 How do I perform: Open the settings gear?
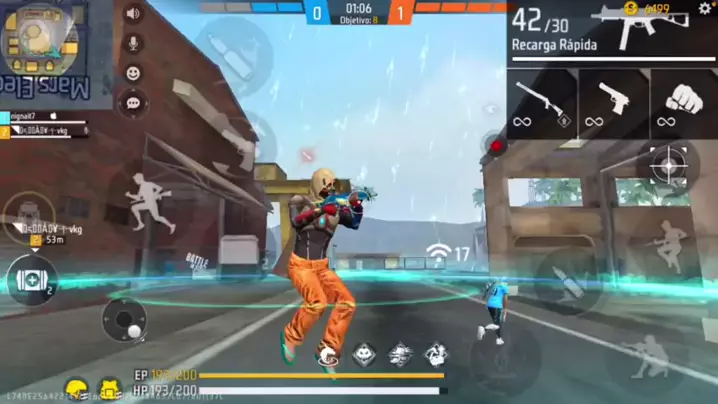click(x=705, y=9)
